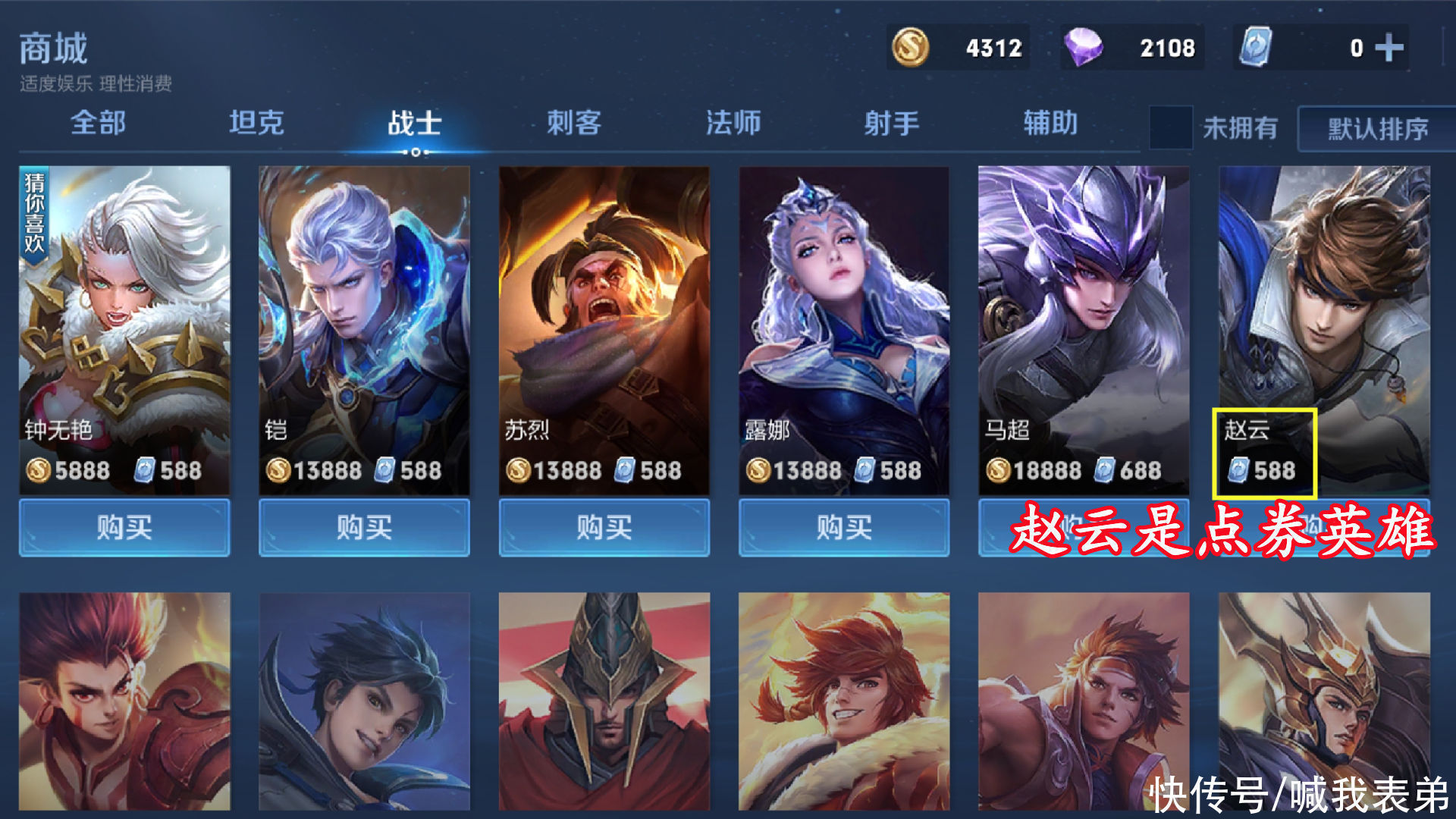1456x819 pixels.
Task: Open the 默认排序 sorting dropdown
Action: [x=1377, y=129]
